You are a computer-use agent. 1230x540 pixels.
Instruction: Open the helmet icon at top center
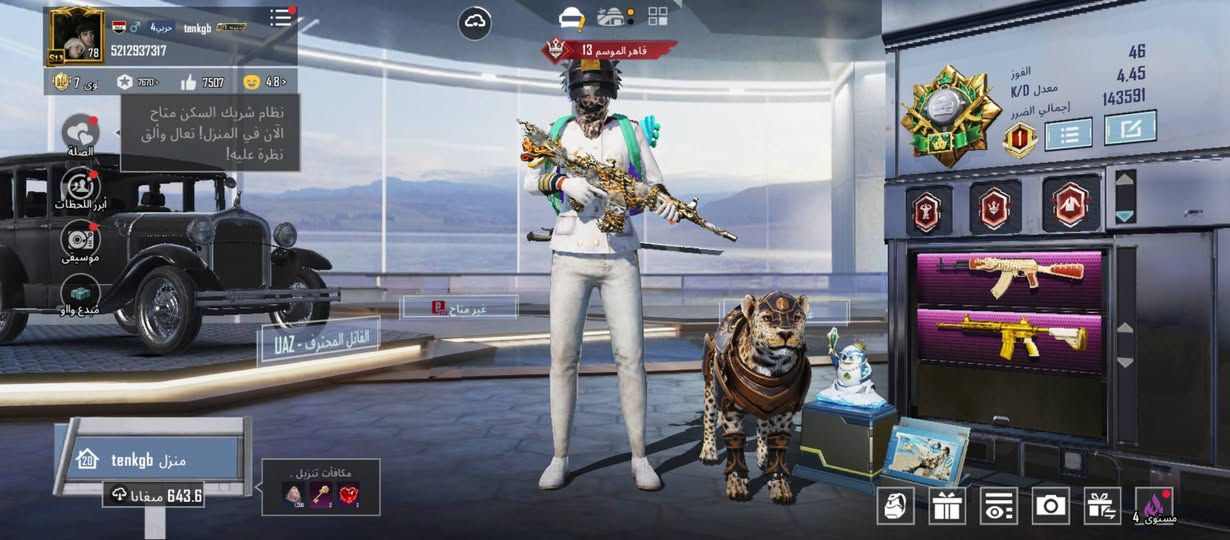pyautogui.click(x=572, y=17)
